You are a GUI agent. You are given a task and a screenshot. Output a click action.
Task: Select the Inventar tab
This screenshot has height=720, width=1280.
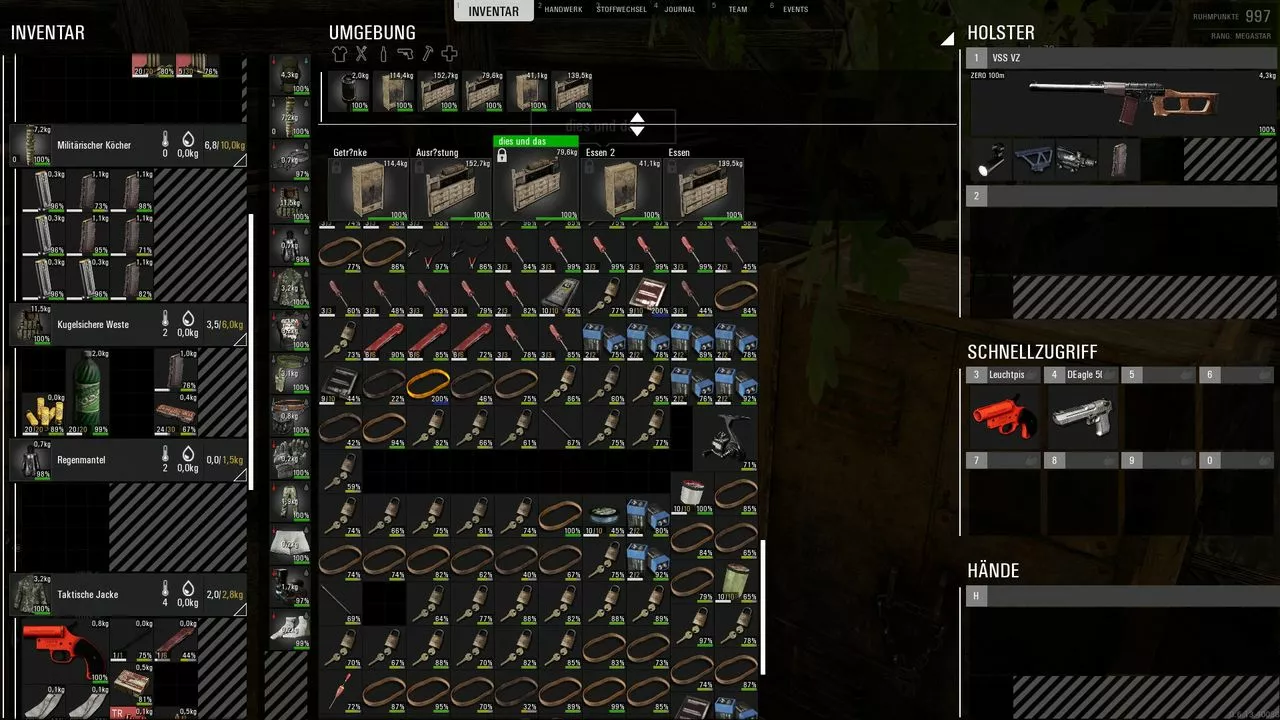click(x=493, y=12)
